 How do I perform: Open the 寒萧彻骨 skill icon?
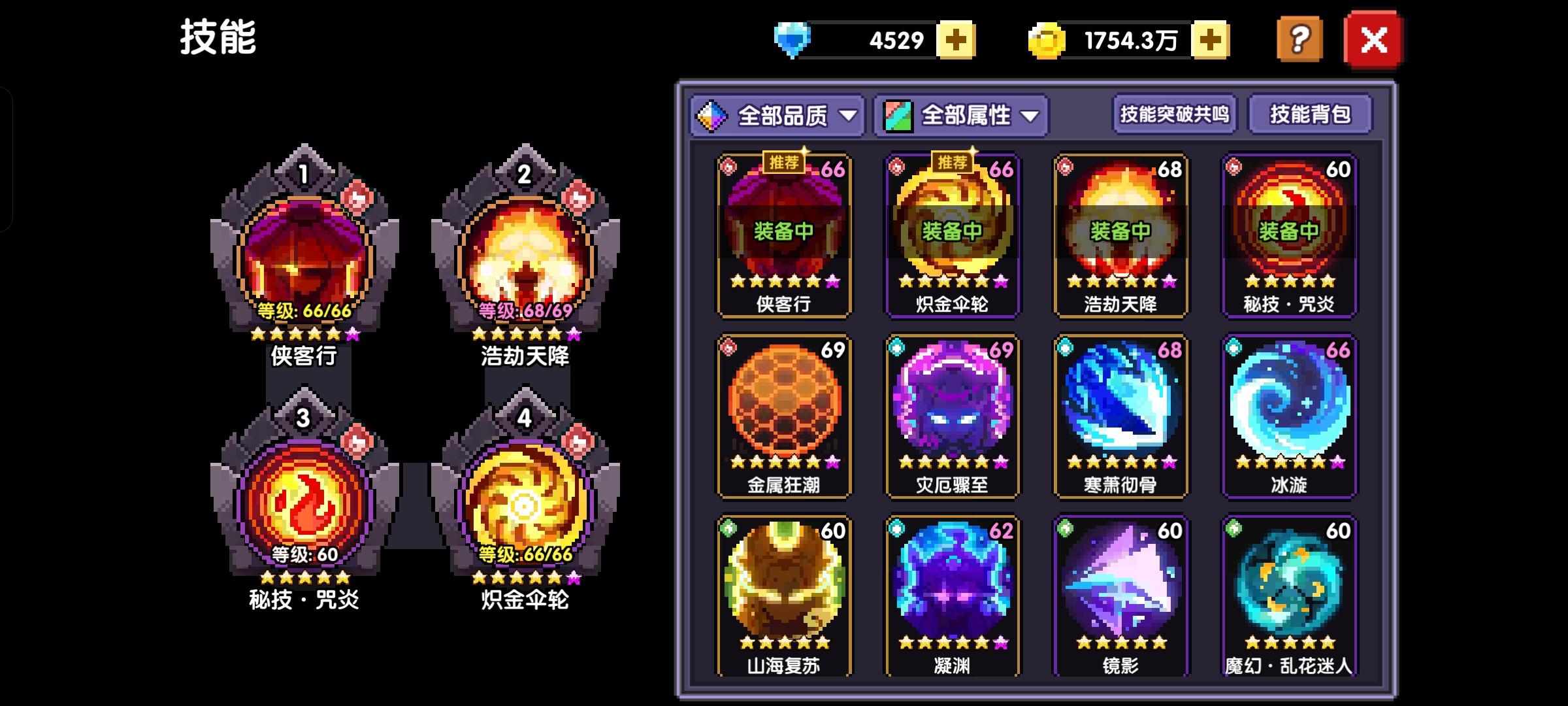click(1120, 412)
